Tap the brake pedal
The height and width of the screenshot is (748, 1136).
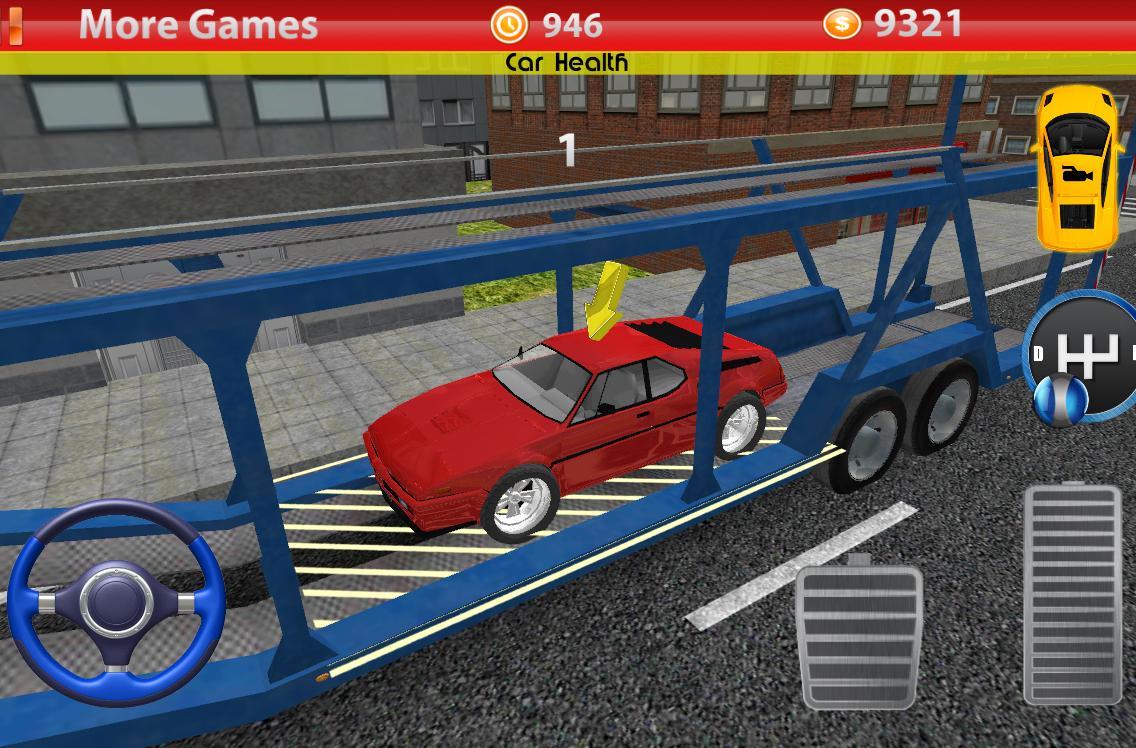(858, 636)
